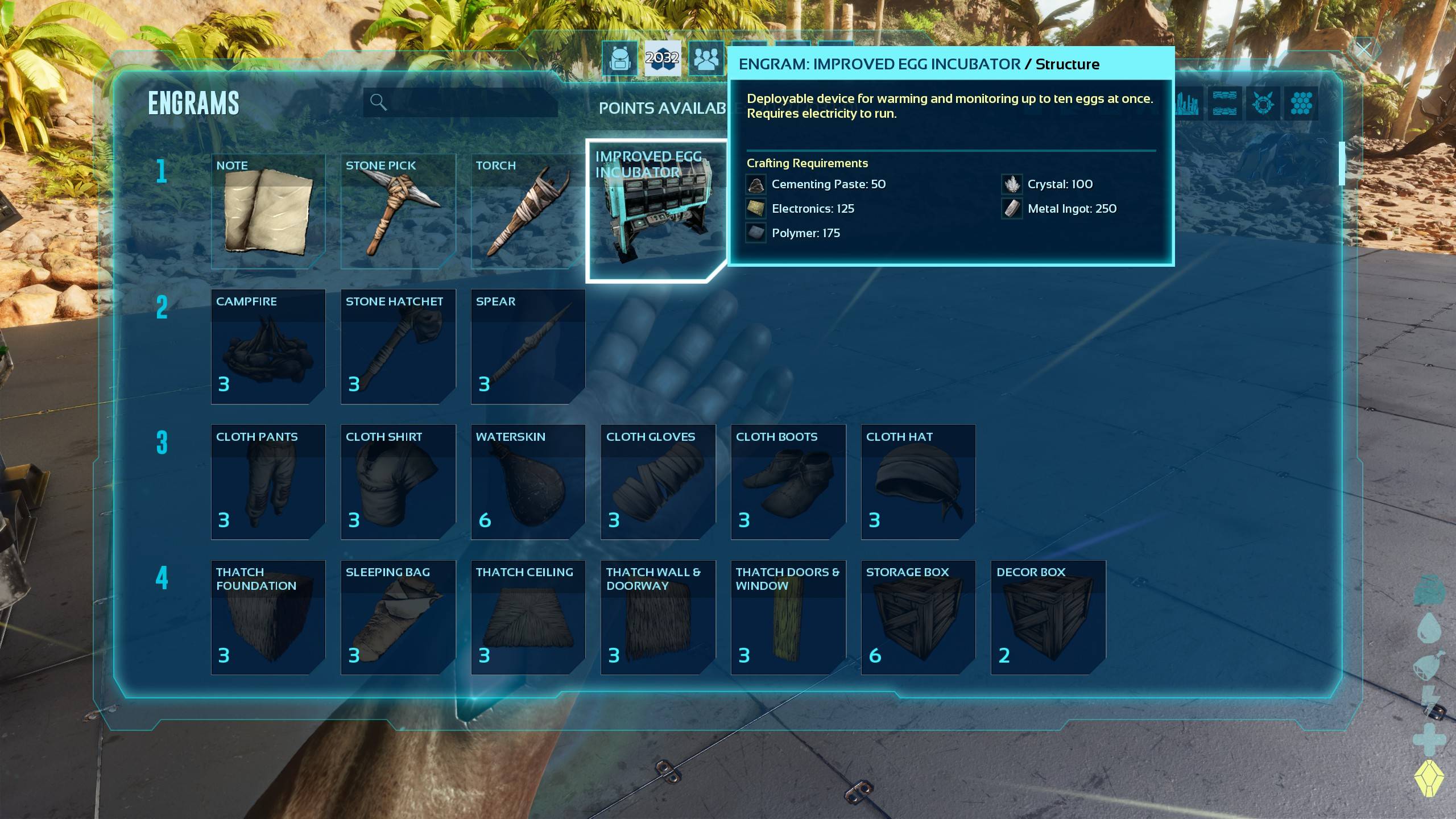Click the search magnifier icon

(x=378, y=102)
